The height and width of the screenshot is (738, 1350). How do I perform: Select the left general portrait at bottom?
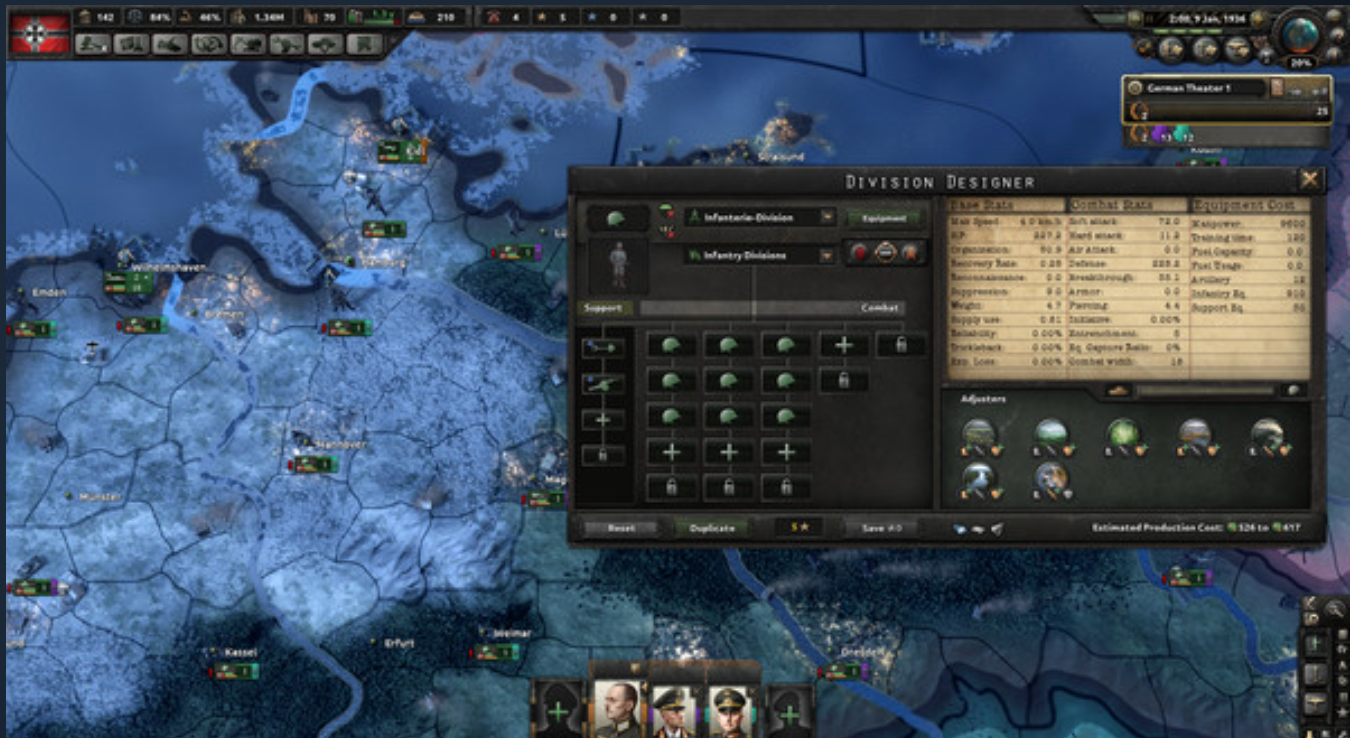(x=617, y=709)
